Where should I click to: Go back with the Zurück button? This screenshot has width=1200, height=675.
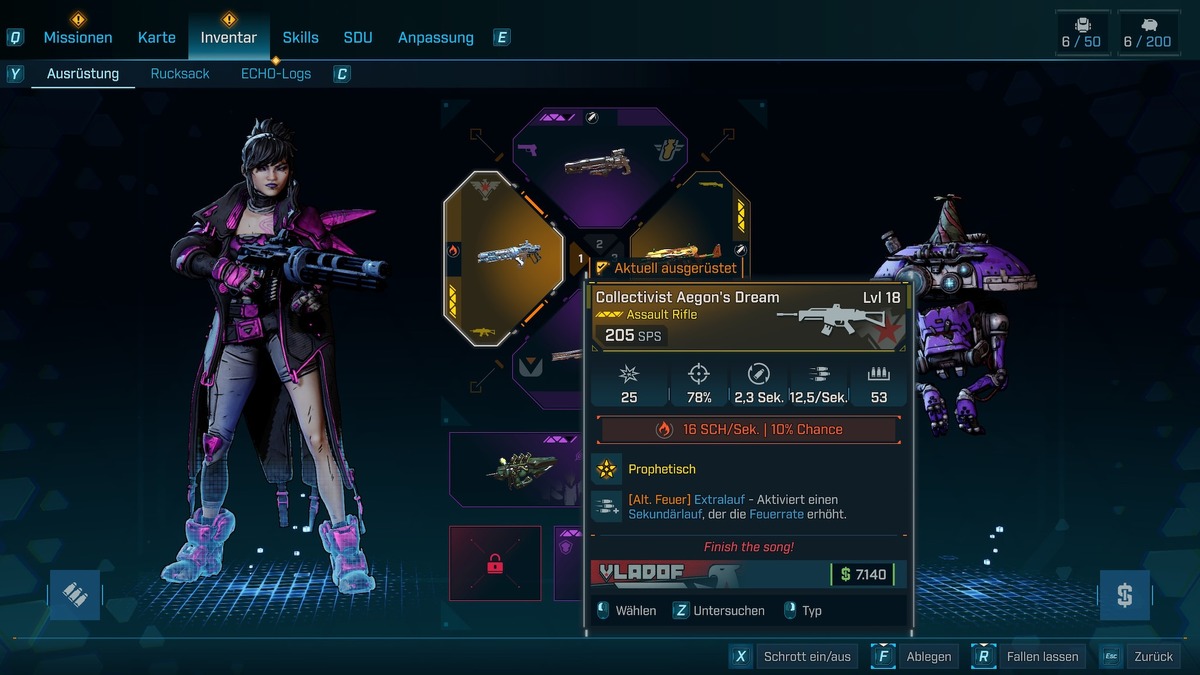1141,657
